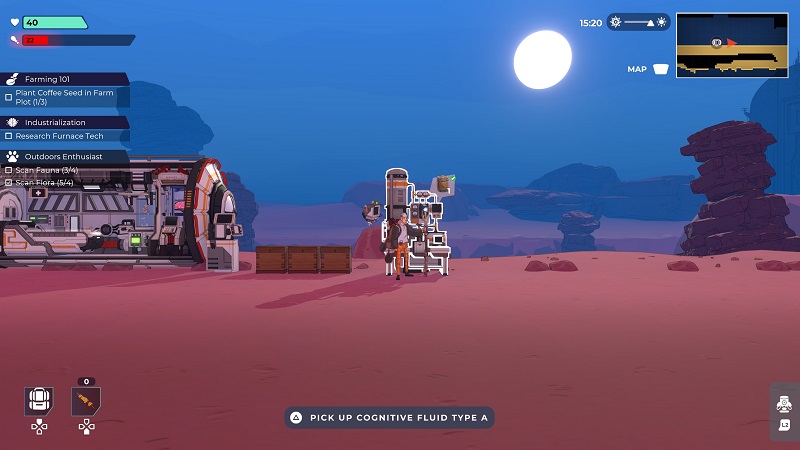The height and width of the screenshot is (450, 800).
Task: Click the Plant Coffee Seed objective
Action: pos(64,97)
